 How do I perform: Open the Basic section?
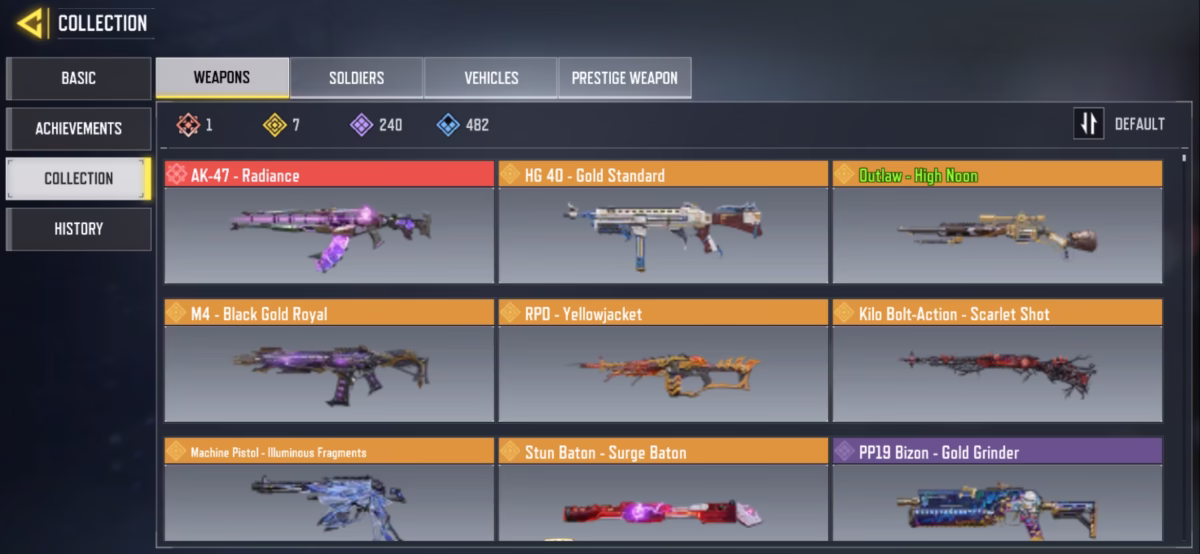click(78, 78)
